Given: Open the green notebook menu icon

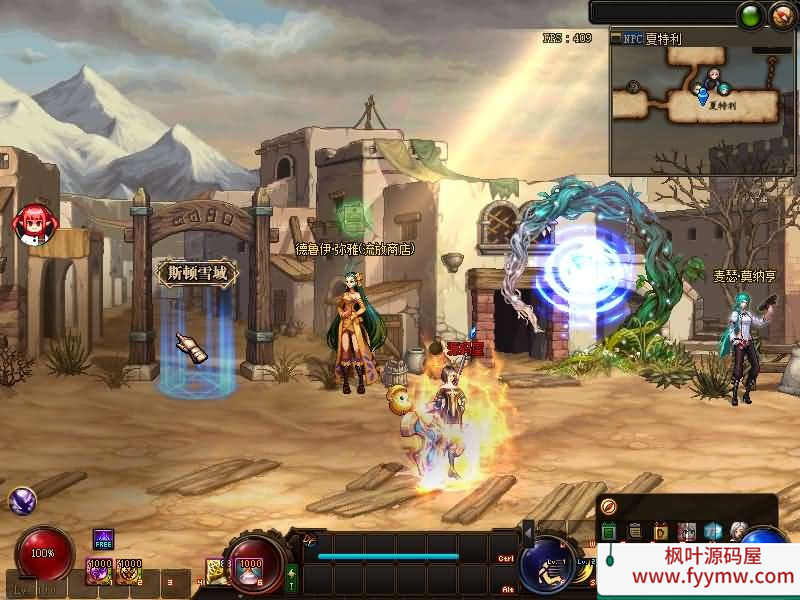Looking at the screenshot, I should tap(609, 531).
